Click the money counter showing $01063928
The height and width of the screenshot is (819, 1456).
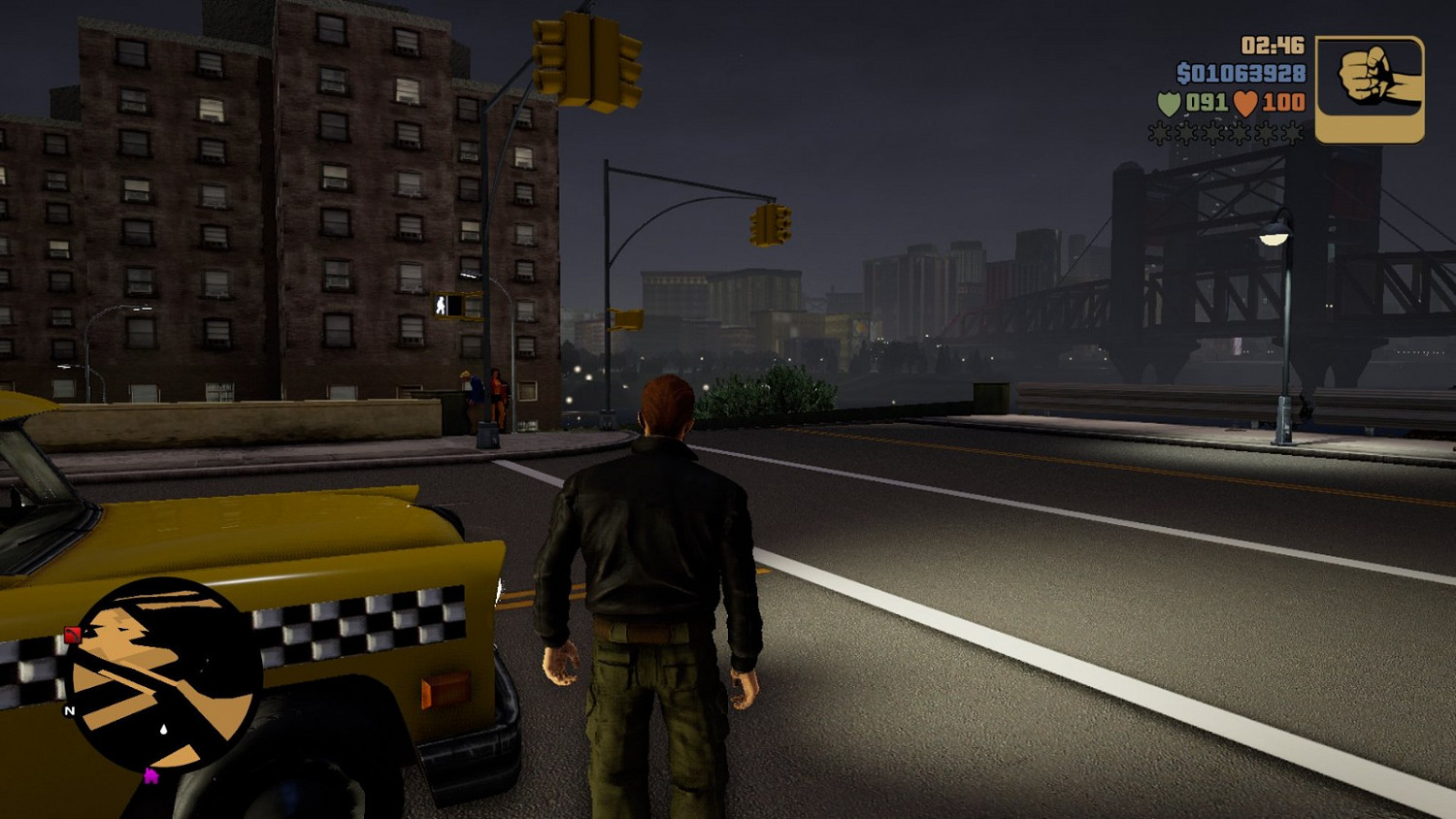(1241, 73)
